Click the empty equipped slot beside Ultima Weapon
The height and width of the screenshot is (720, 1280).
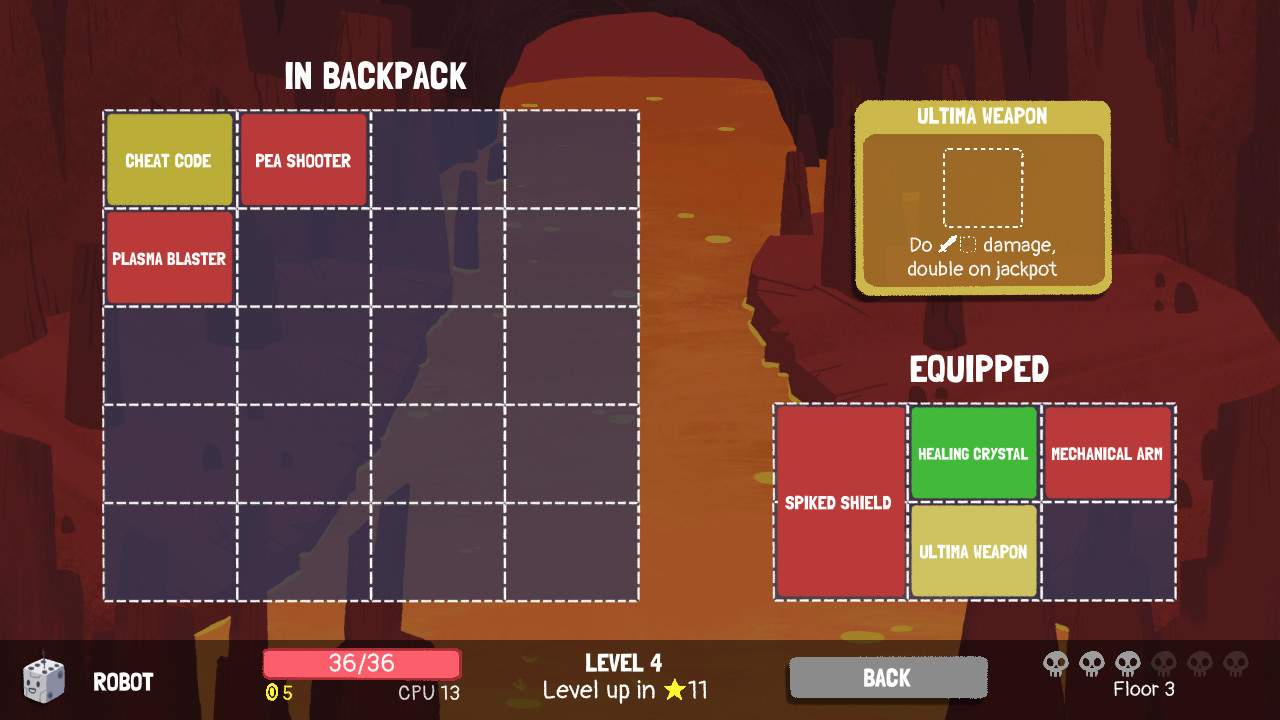point(1107,551)
